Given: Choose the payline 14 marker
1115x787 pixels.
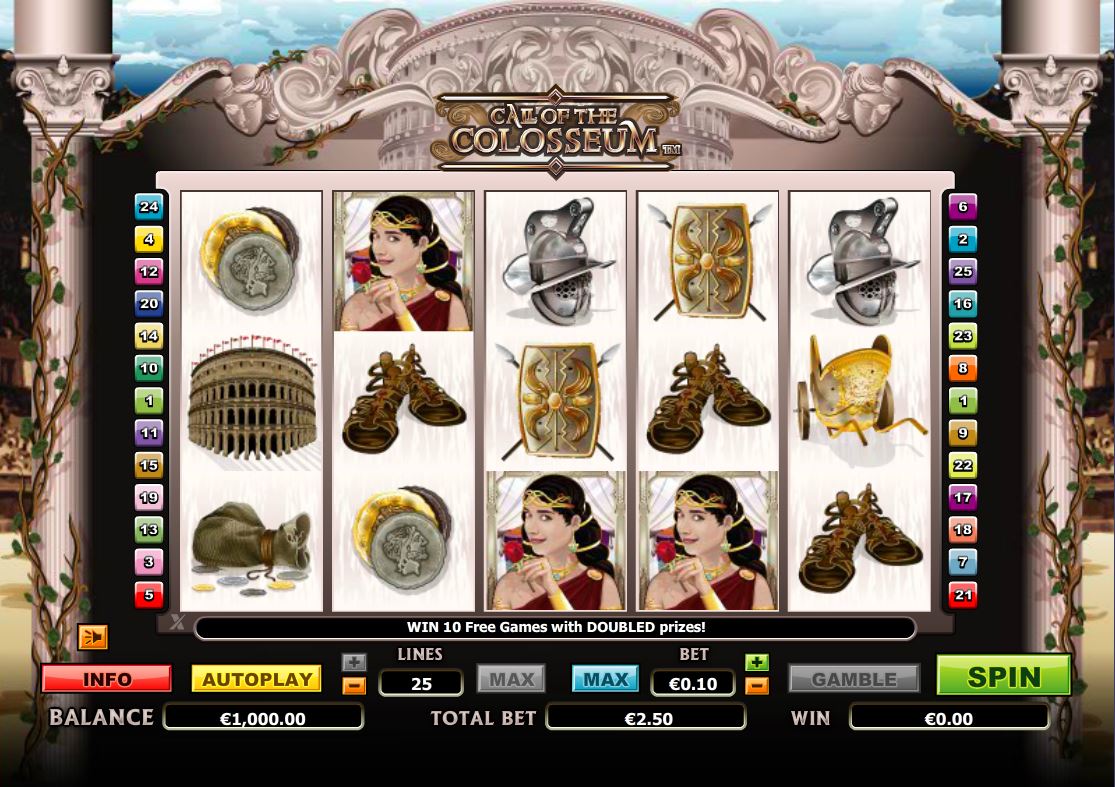Looking at the screenshot, I should click(148, 336).
